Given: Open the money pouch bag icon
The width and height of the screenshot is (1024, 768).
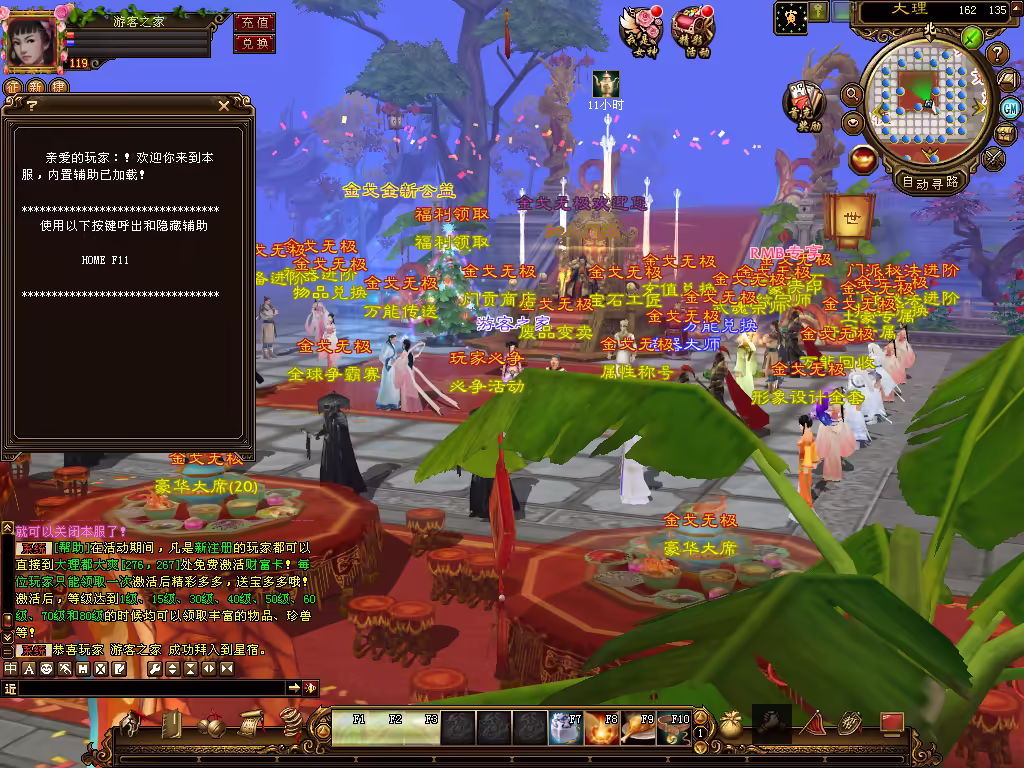Looking at the screenshot, I should (x=731, y=725).
